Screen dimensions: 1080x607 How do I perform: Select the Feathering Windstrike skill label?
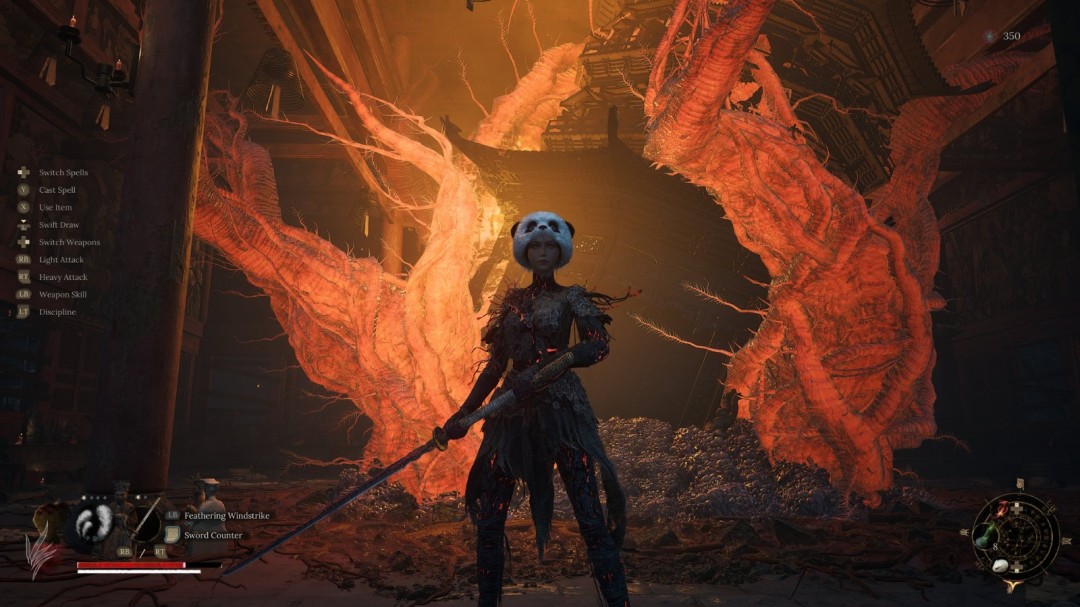pyautogui.click(x=226, y=515)
